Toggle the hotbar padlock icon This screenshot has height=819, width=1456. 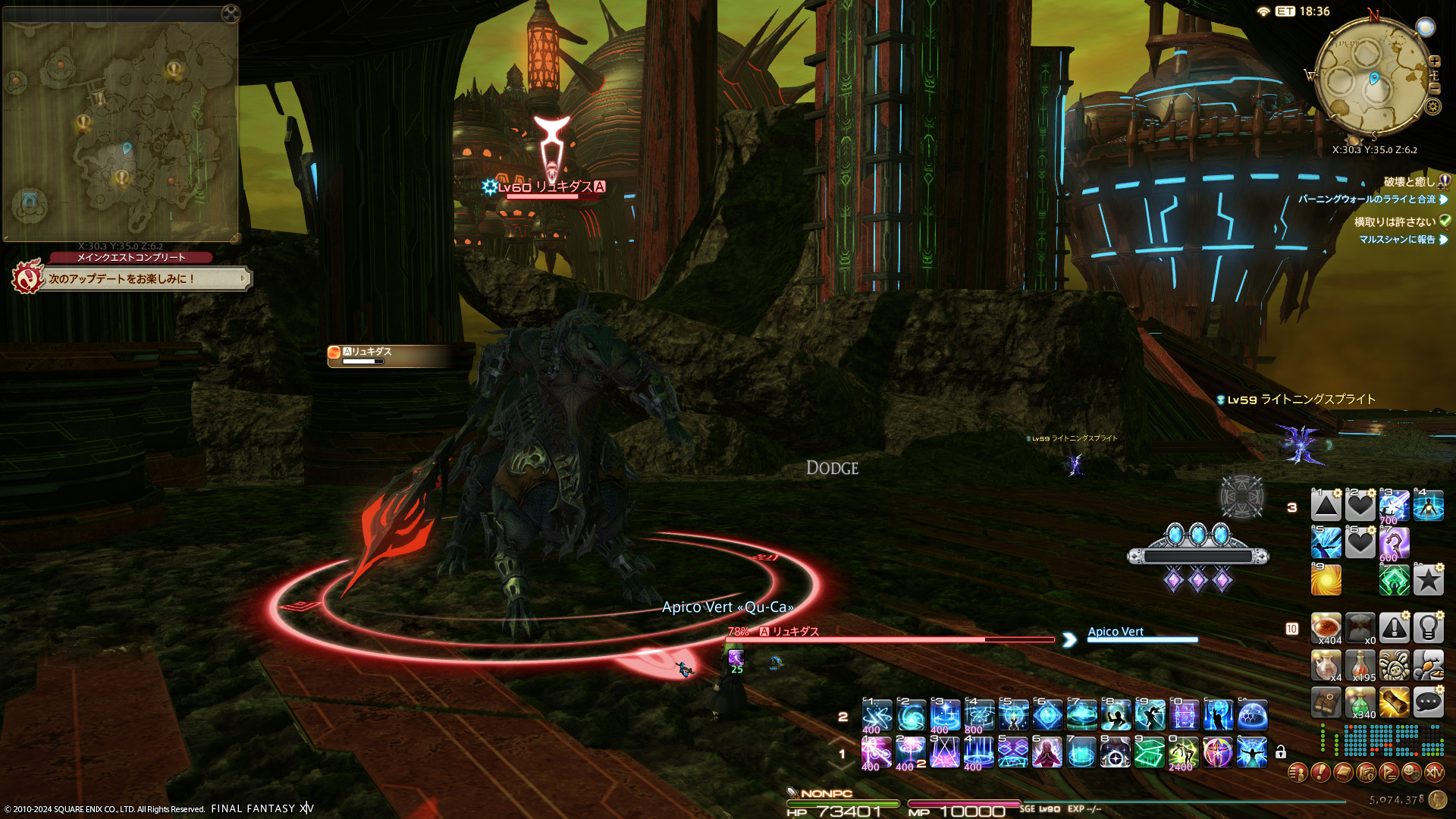1281,752
